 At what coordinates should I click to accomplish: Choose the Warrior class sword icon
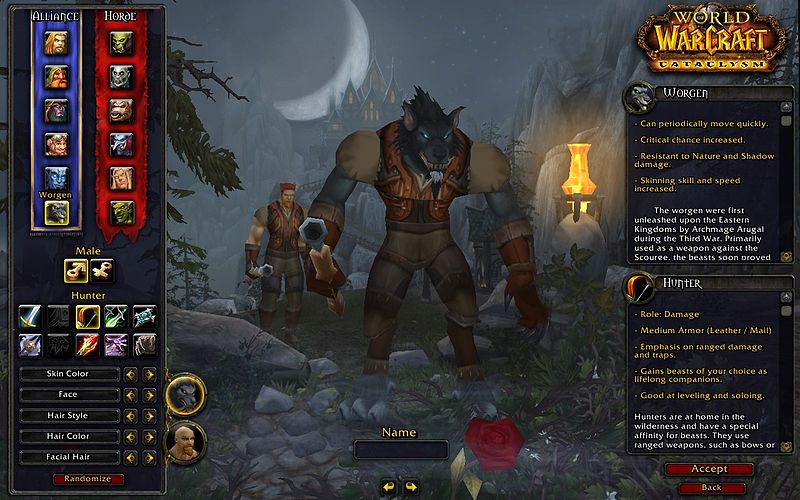pyautogui.click(x=30, y=317)
